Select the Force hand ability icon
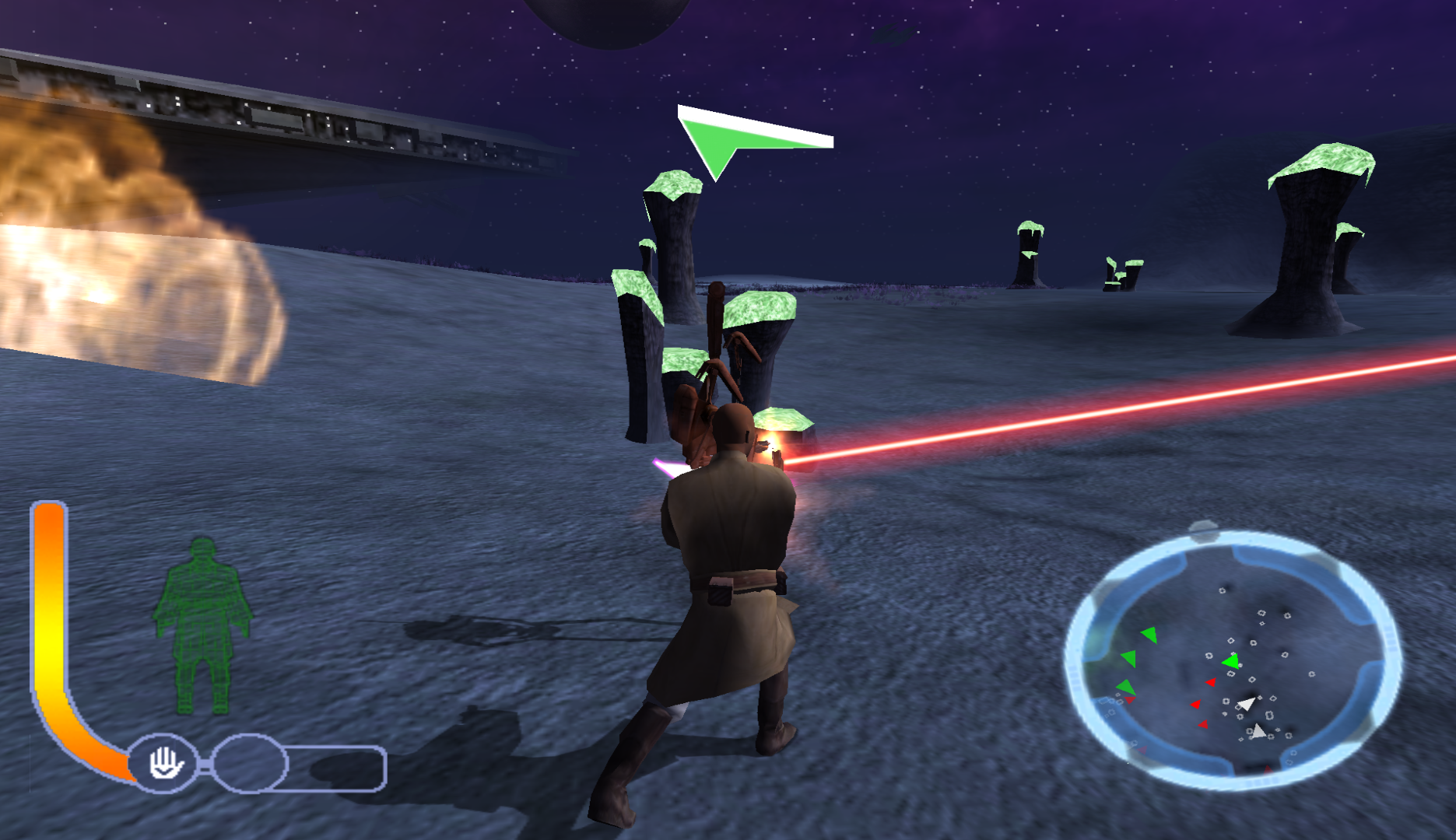1456x840 pixels. coord(165,763)
